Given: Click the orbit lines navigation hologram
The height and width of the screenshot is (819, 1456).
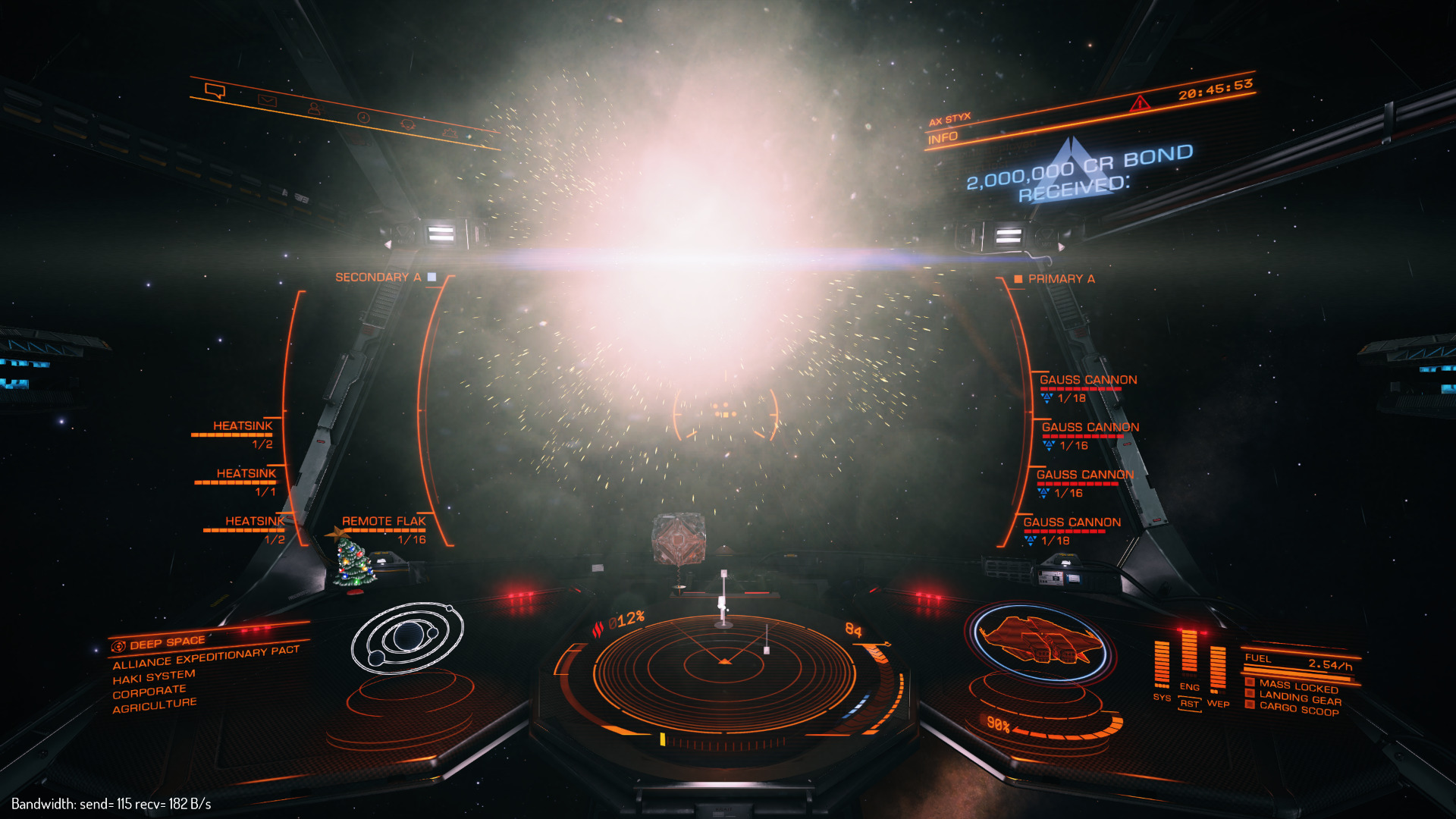Looking at the screenshot, I should point(407,637).
